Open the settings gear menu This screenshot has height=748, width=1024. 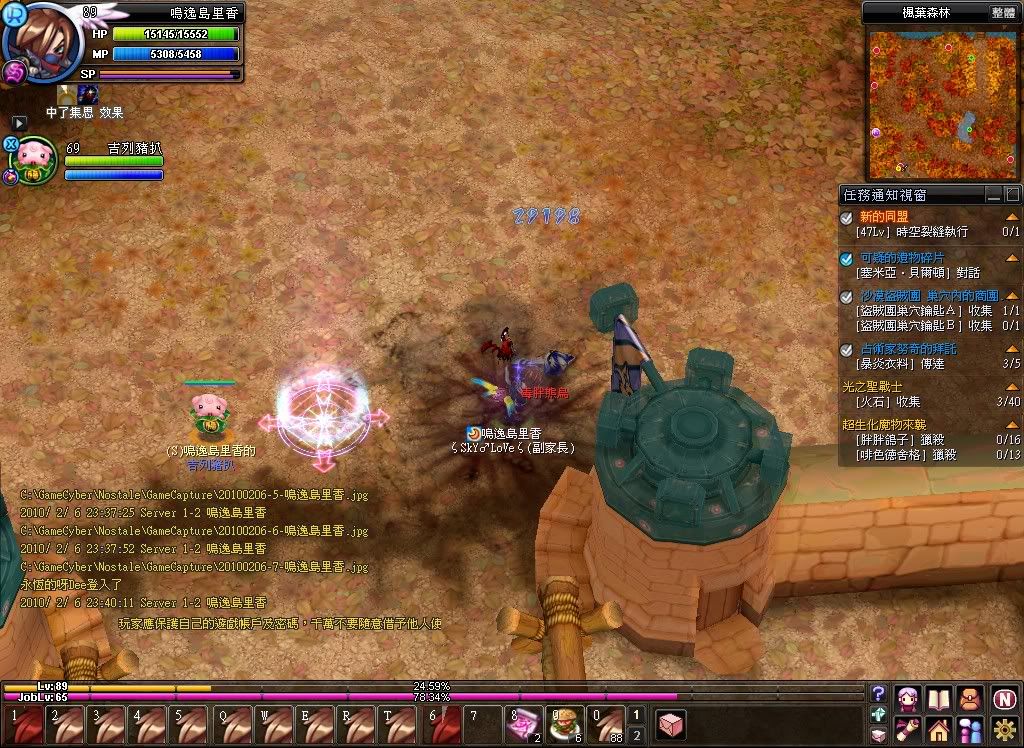pos(1005,729)
